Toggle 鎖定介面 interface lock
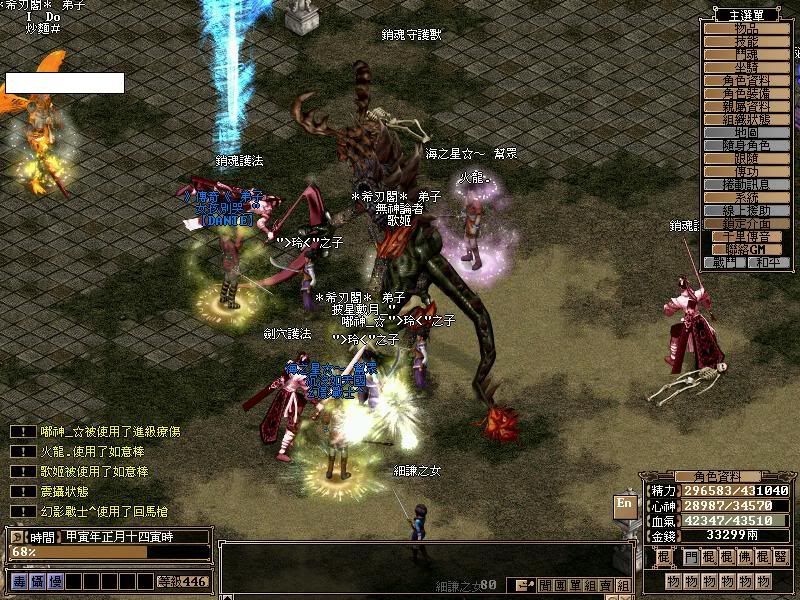 (x=746, y=224)
